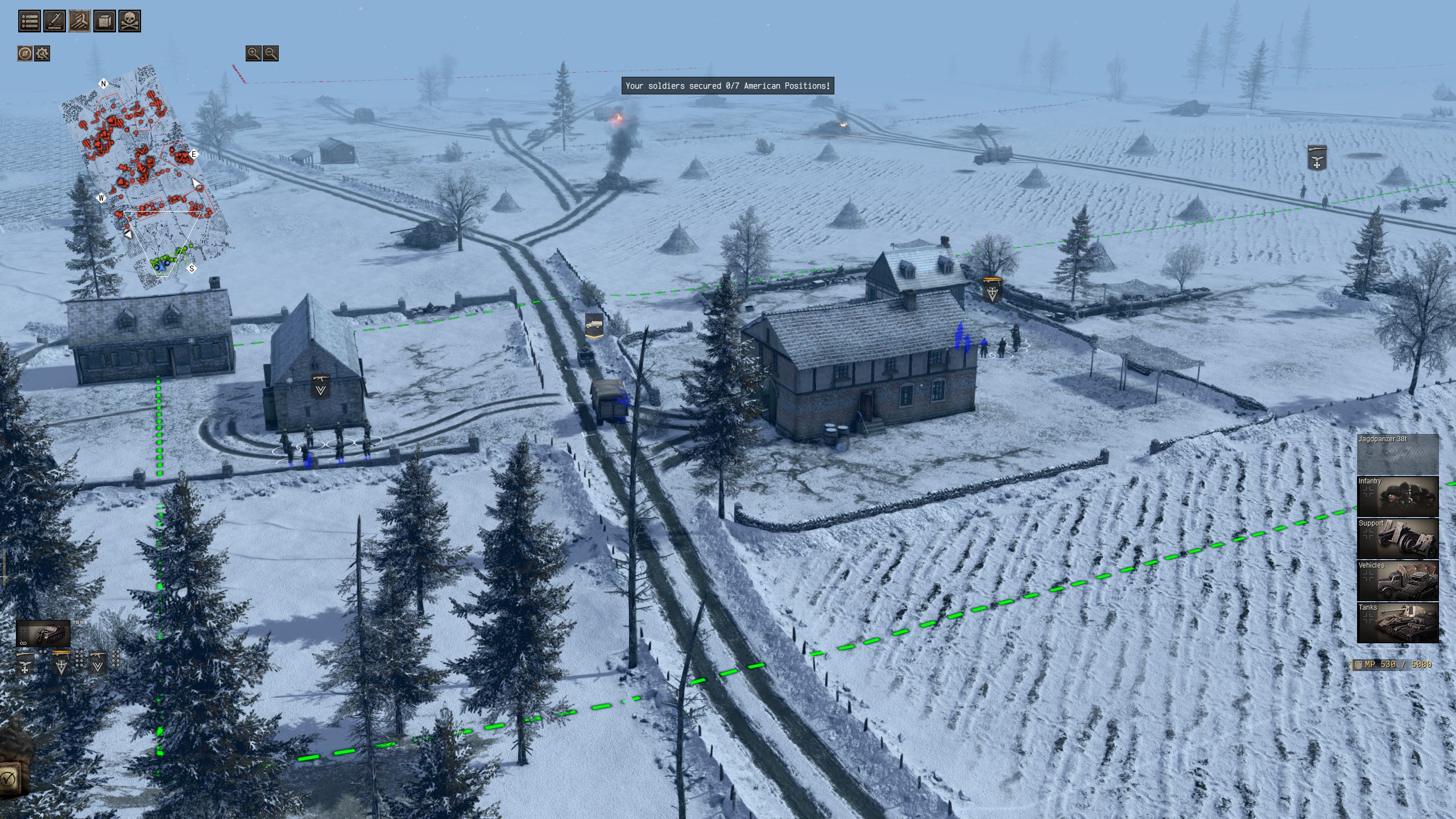Screen dimensions: 1456x819
Task: Click the skull and crossbones button
Action: click(130, 22)
